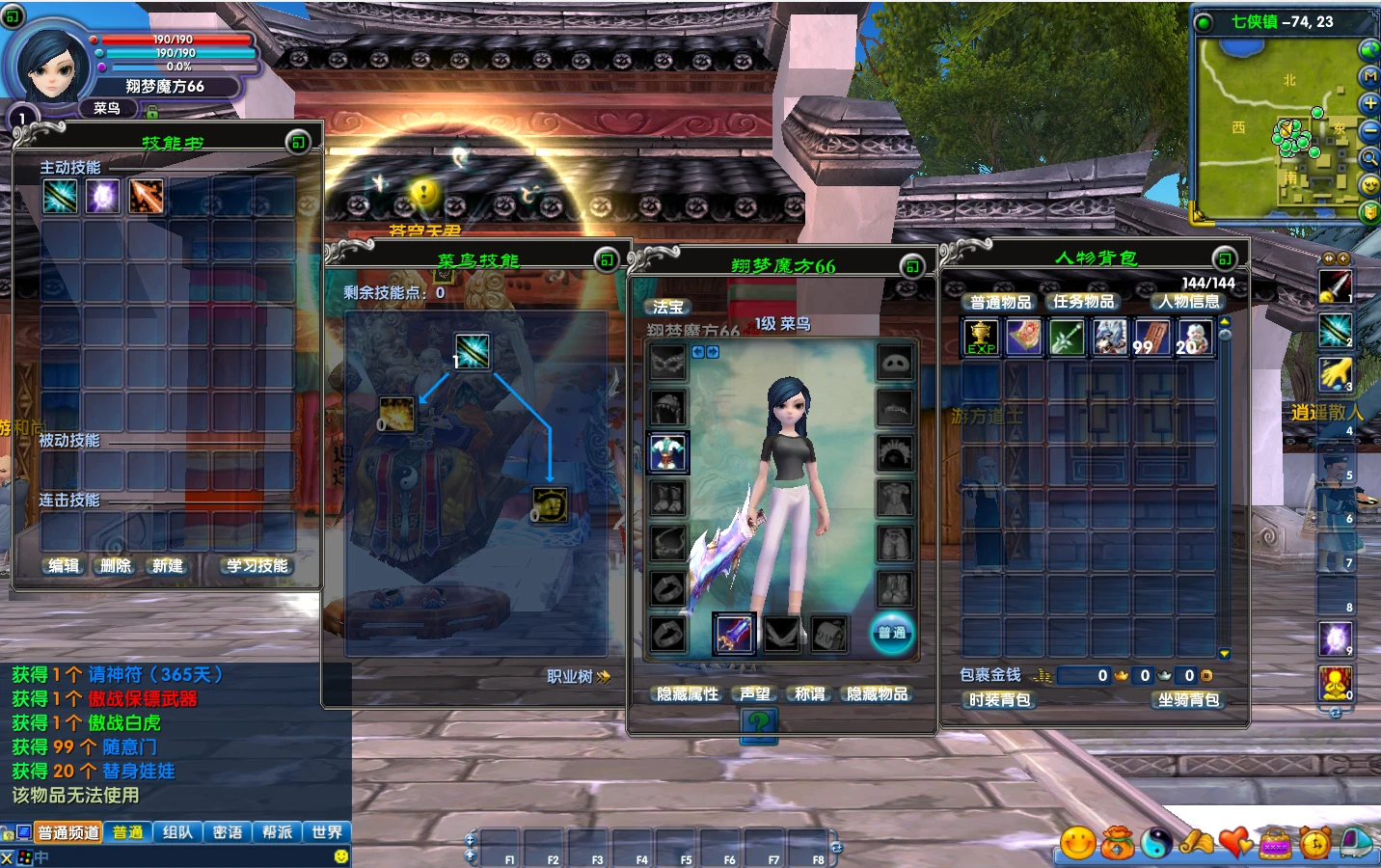
Task: Select the 新建 new combo button
Action: coord(168,566)
